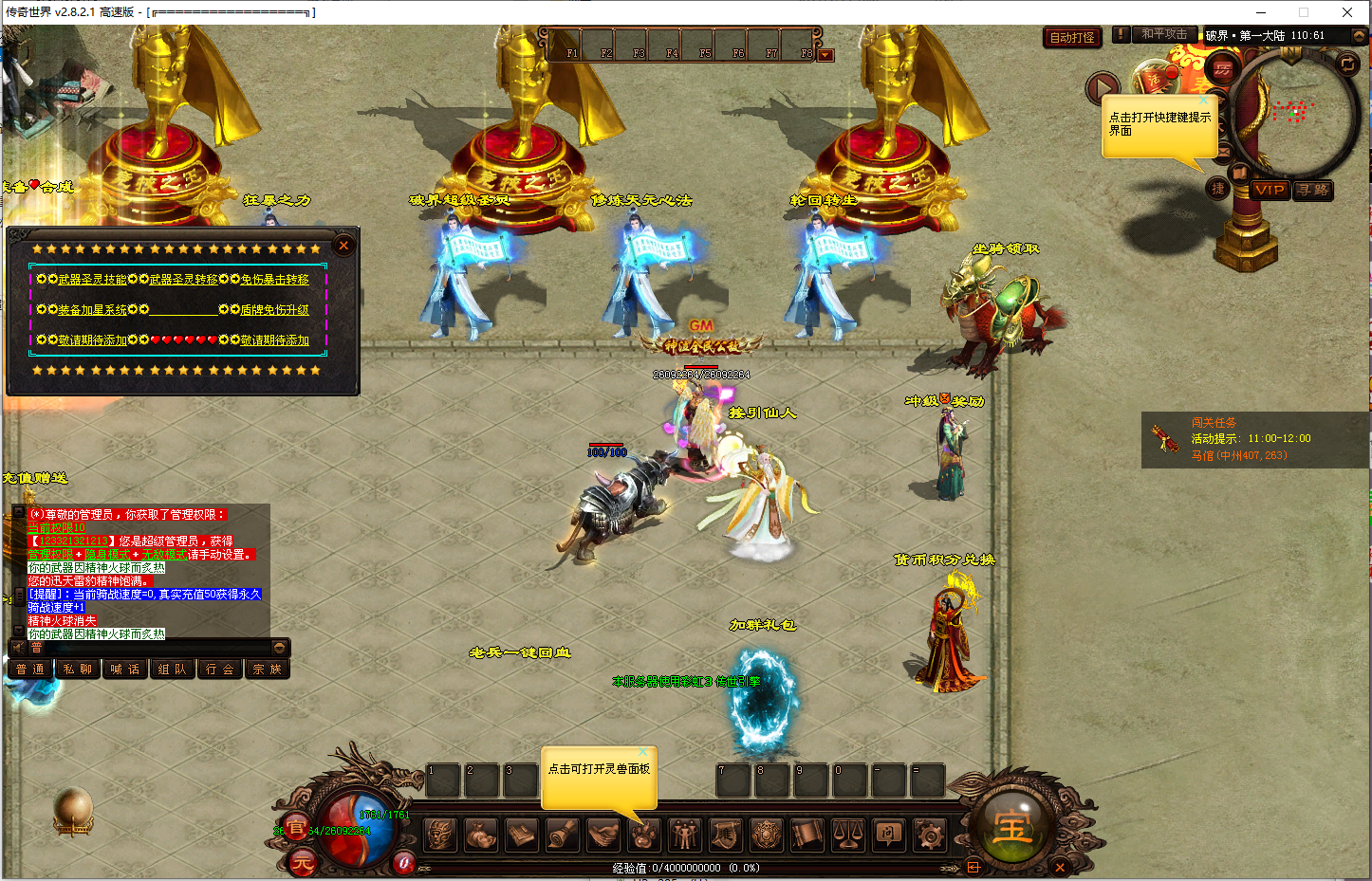
Task: Open the 武器圣灵技能 link
Action: click(92, 280)
